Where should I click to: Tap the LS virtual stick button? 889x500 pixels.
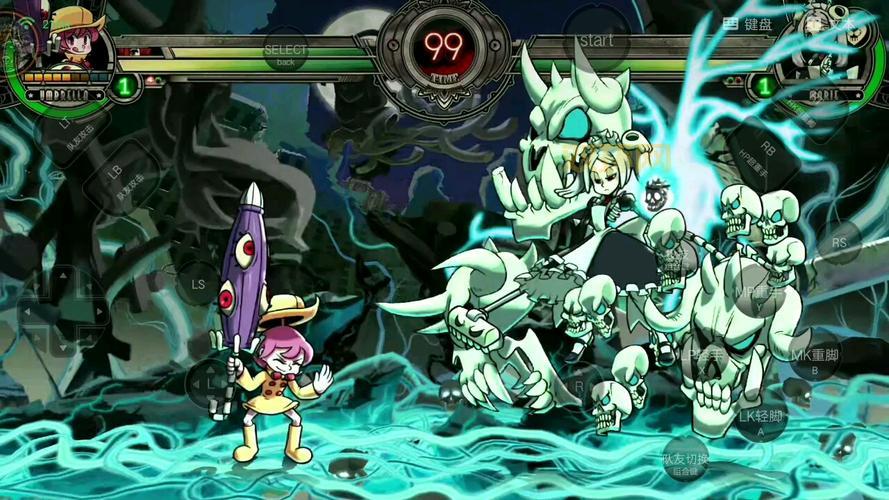197,283
